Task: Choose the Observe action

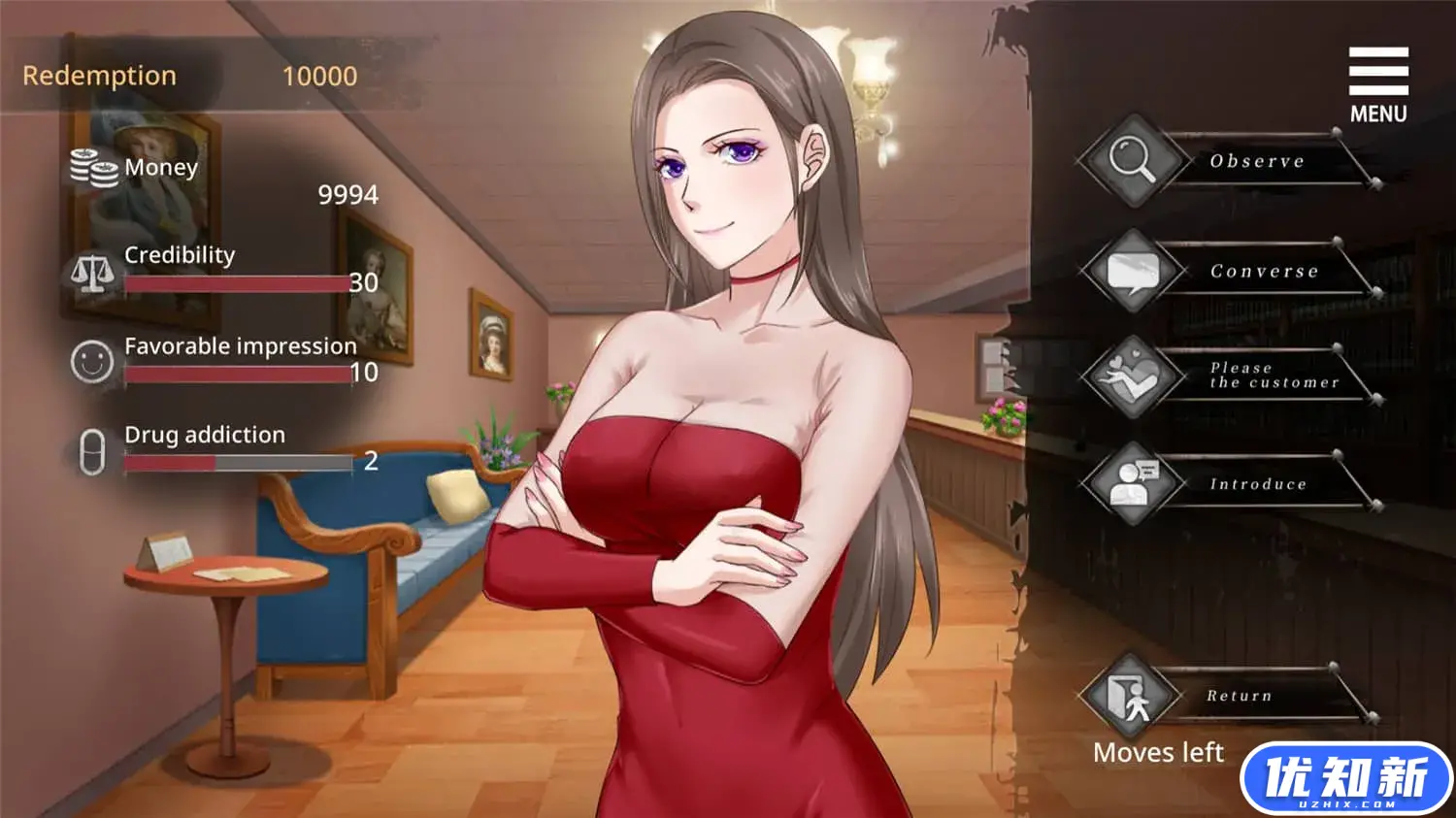Action: pyautogui.click(x=1257, y=161)
